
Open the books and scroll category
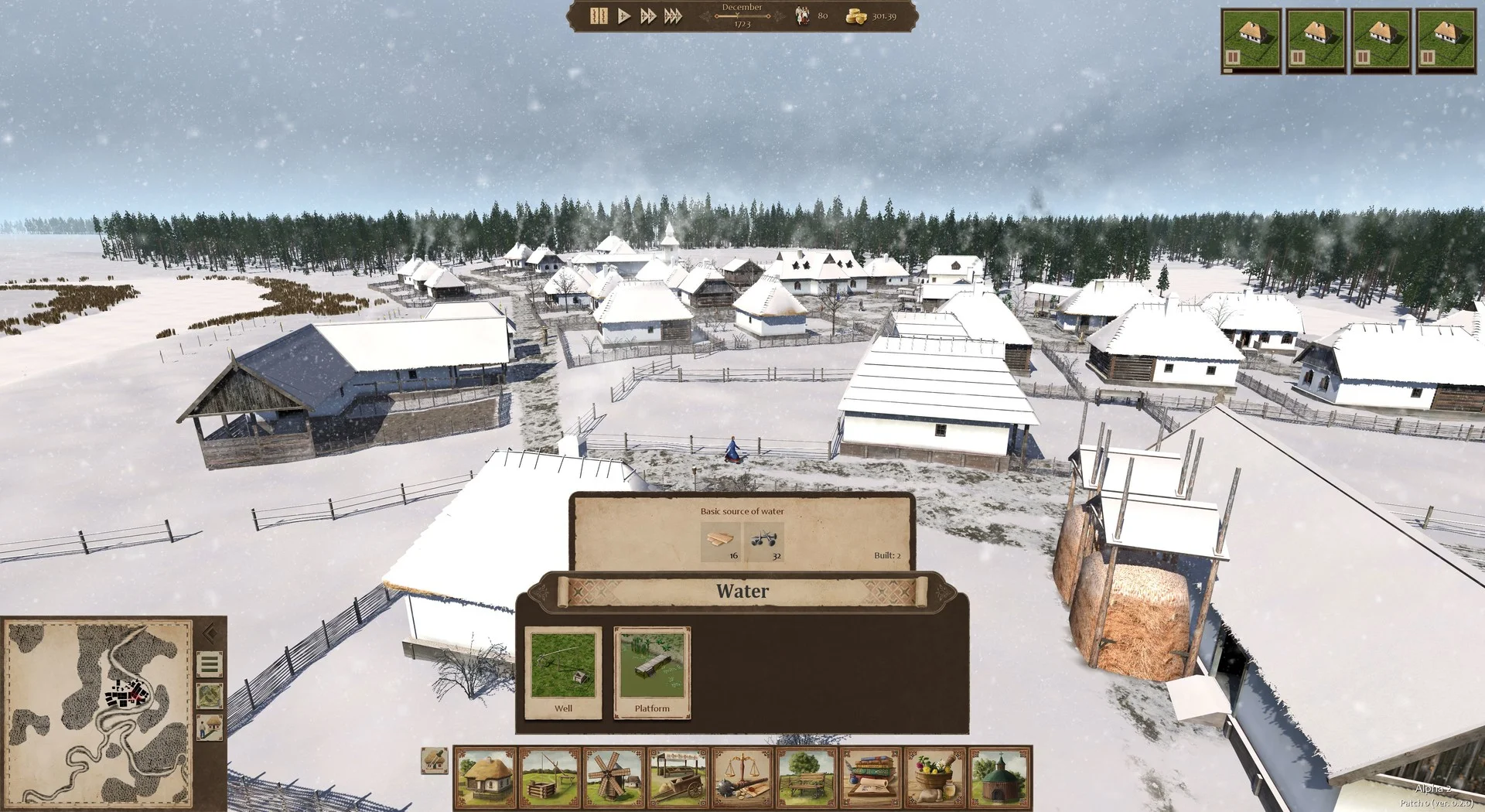coord(872,777)
